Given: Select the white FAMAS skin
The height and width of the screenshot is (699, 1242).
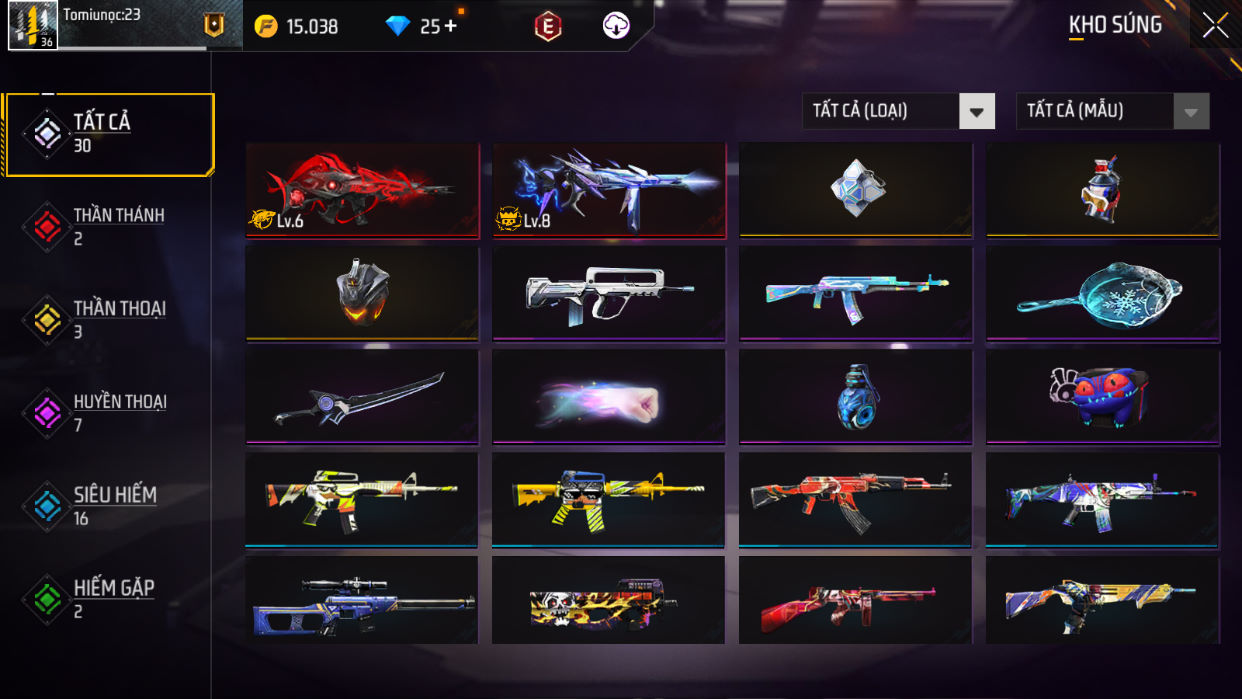Looking at the screenshot, I should (608, 293).
